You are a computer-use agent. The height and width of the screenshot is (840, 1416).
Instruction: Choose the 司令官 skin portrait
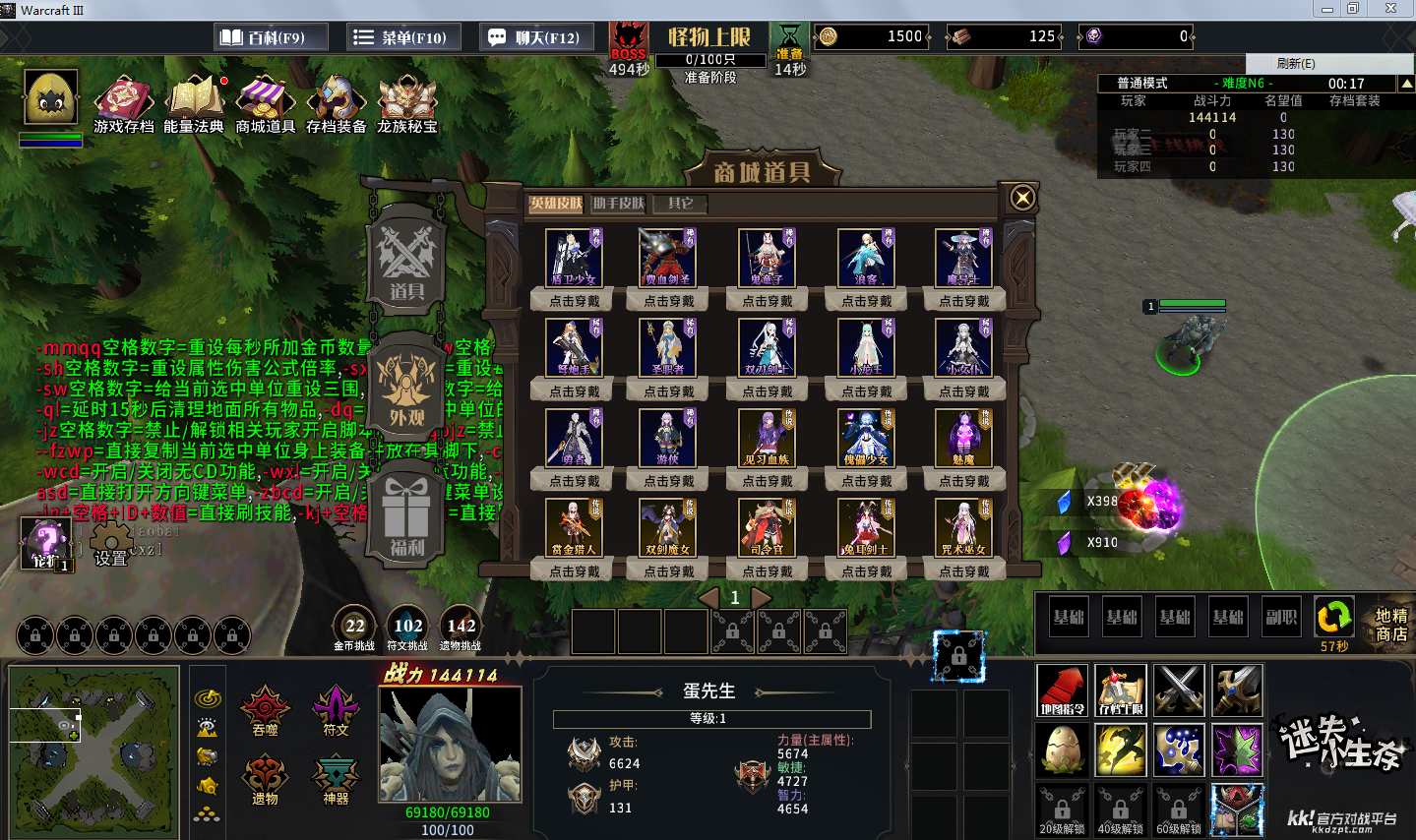click(768, 527)
